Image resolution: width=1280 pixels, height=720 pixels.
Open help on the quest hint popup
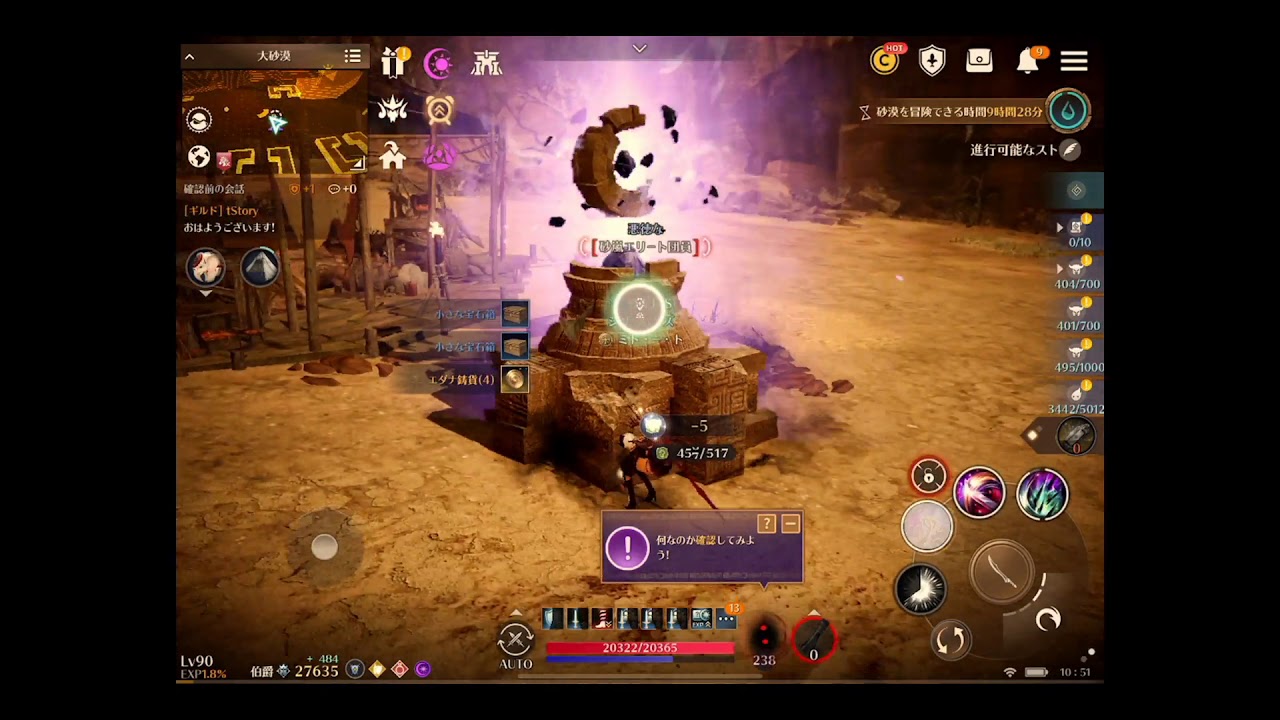(x=767, y=523)
